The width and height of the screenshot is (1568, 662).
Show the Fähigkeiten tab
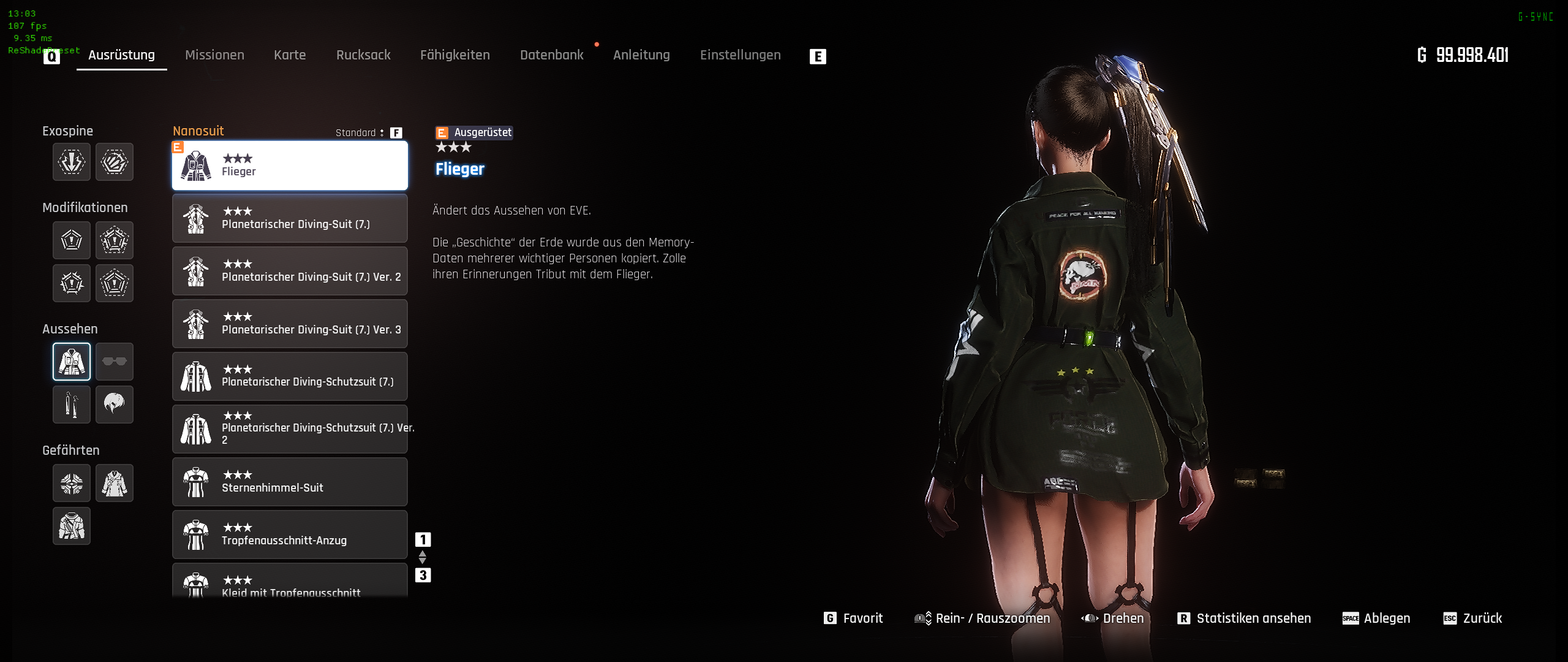[455, 55]
